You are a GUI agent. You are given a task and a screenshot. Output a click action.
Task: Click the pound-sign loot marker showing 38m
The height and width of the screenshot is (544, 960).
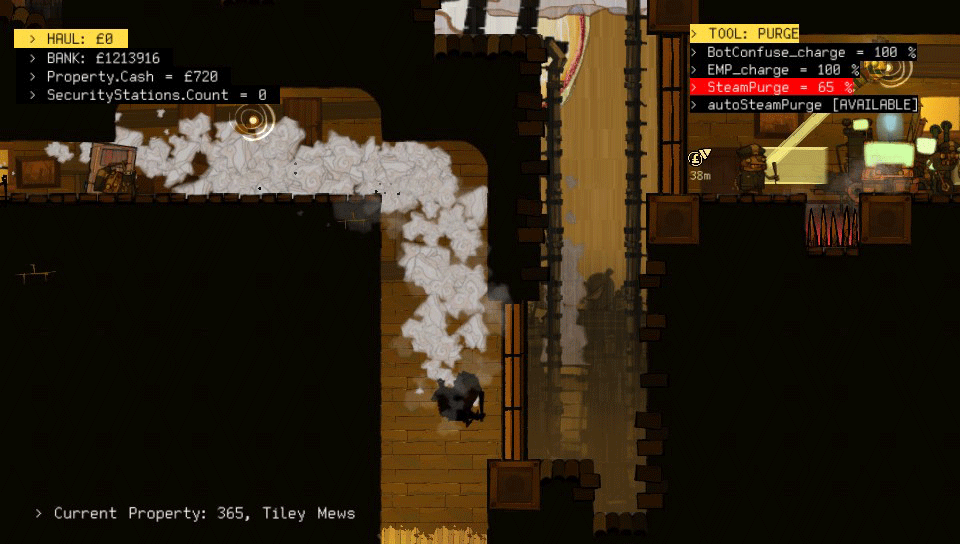click(697, 158)
